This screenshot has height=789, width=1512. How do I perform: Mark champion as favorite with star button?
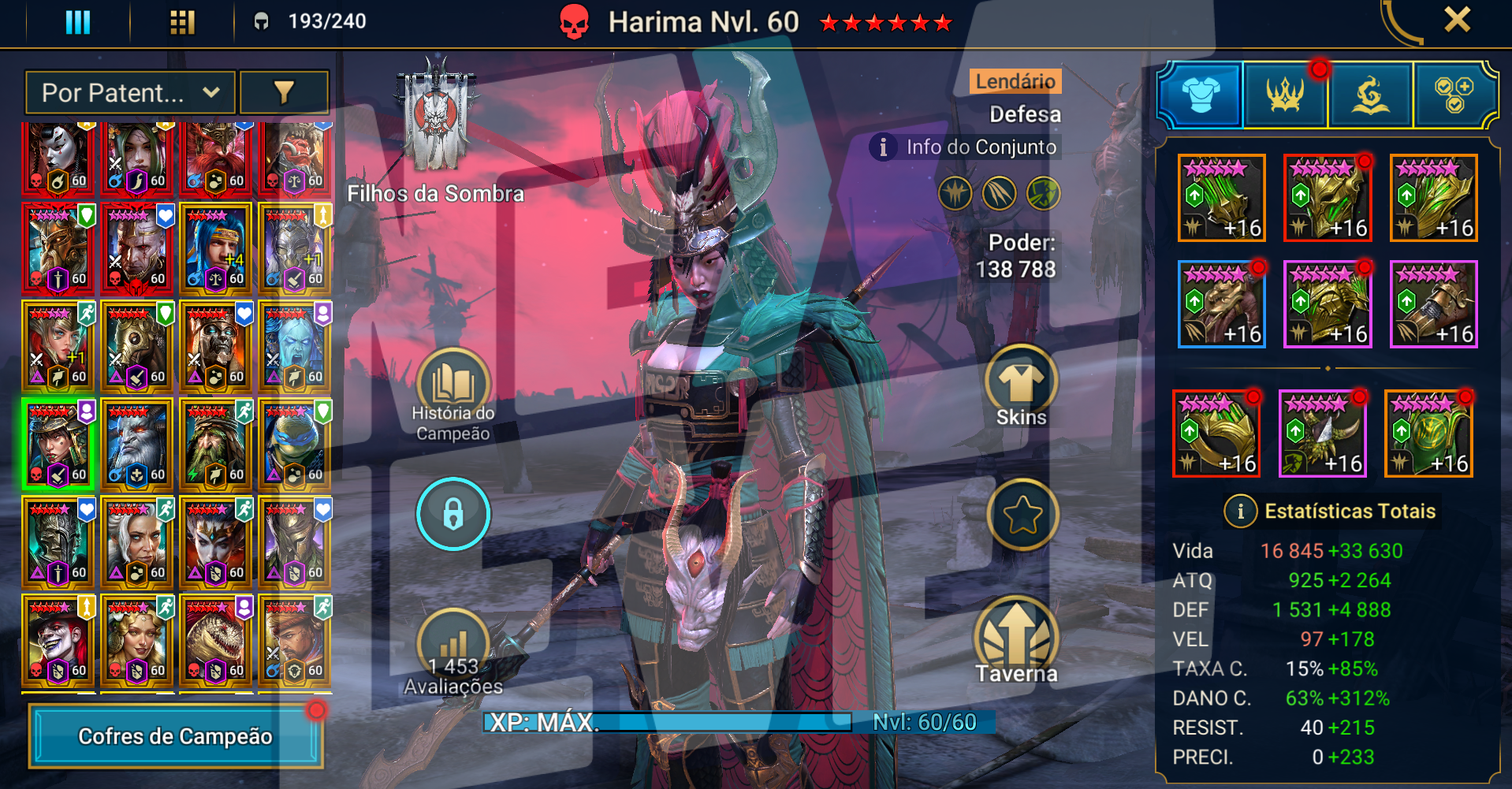pyautogui.click(x=1022, y=515)
